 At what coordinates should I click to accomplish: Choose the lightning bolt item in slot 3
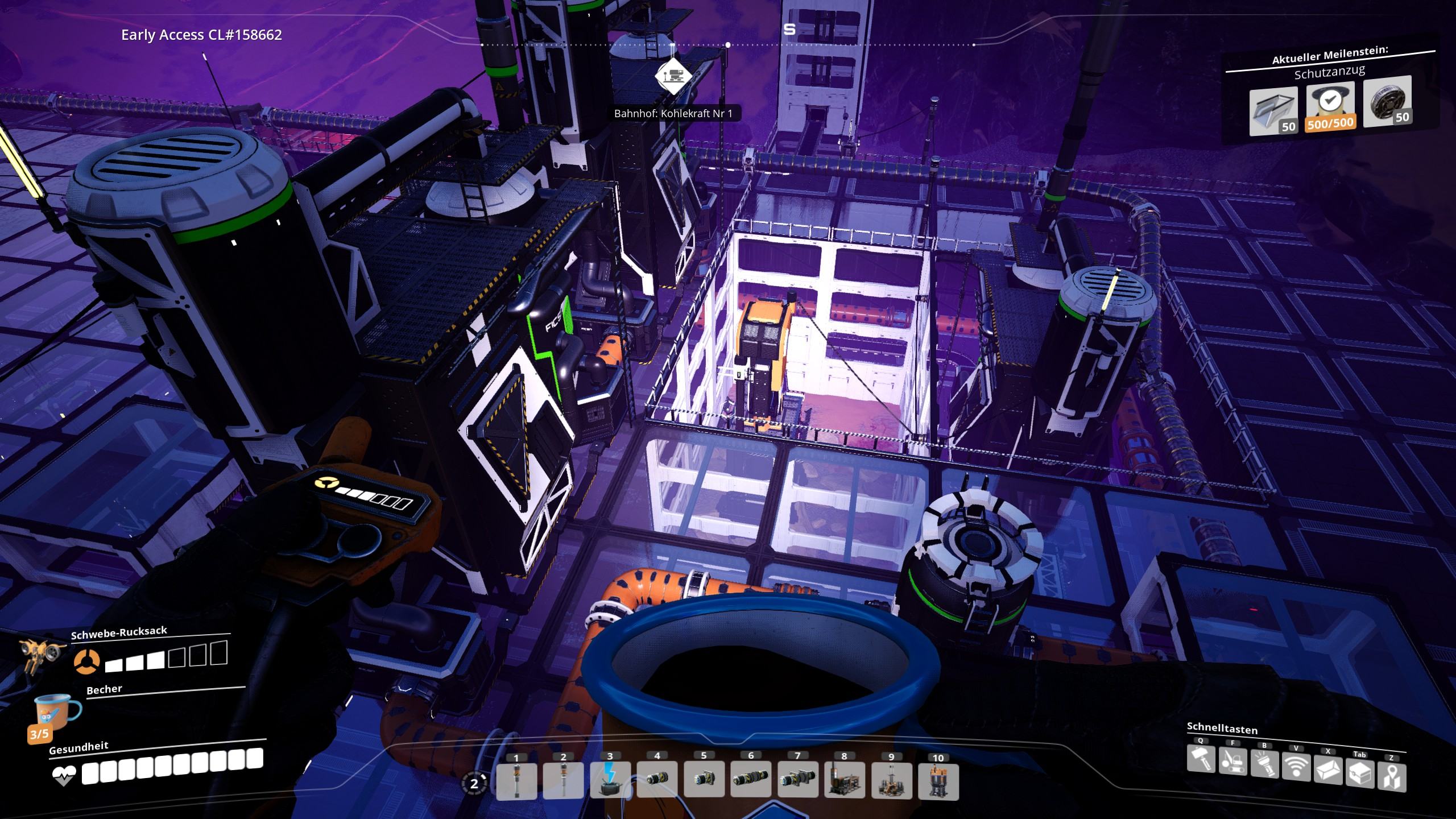[x=610, y=781]
